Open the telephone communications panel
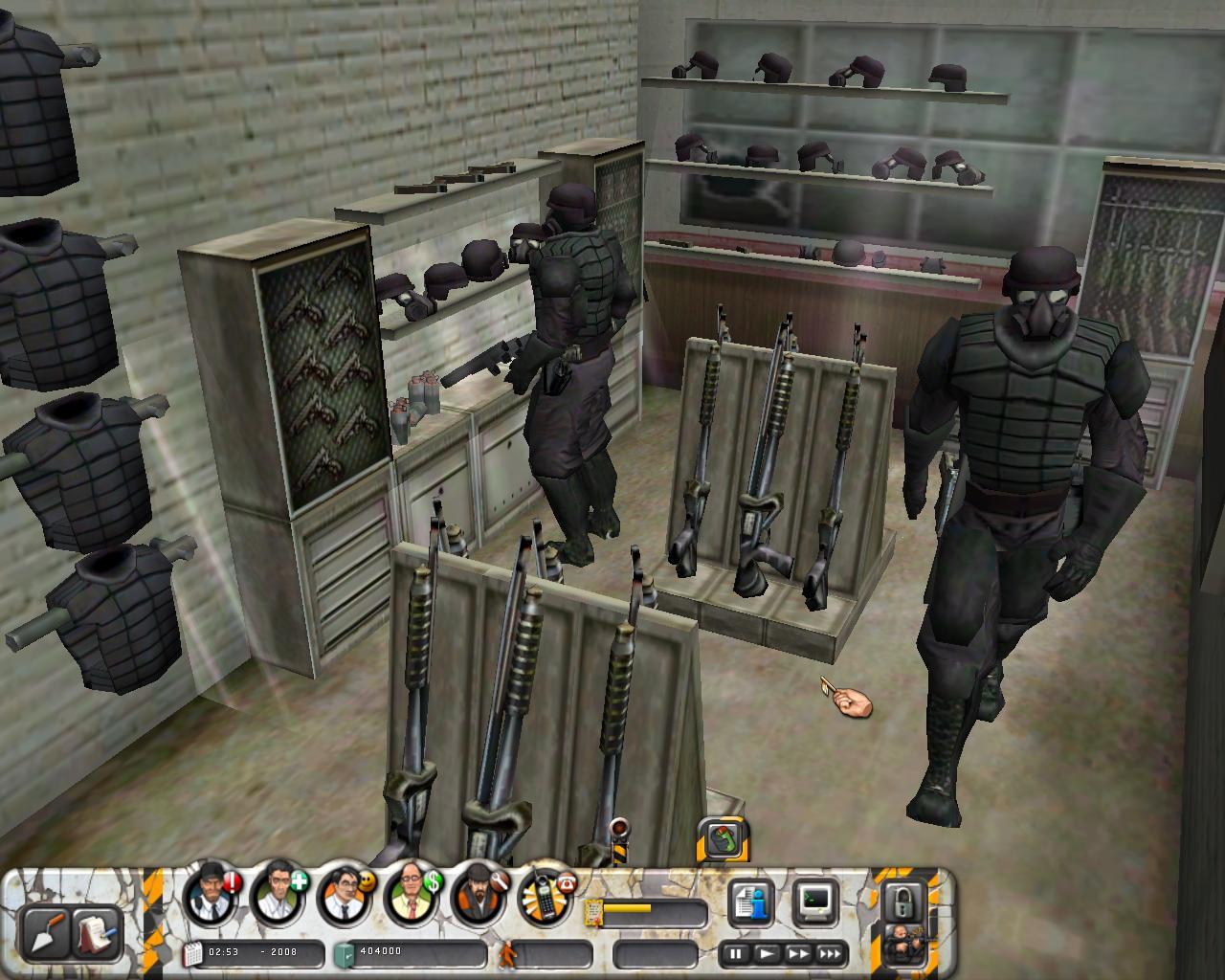The height and width of the screenshot is (980, 1225). [544, 900]
